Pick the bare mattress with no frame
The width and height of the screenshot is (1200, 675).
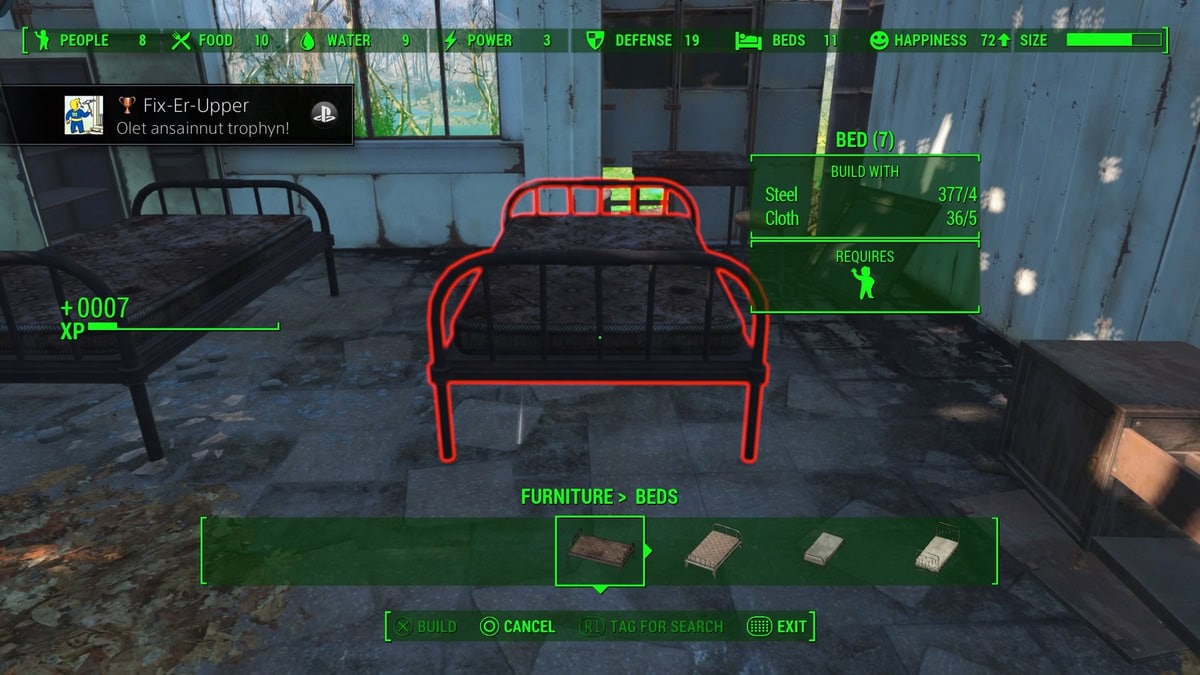(824, 547)
